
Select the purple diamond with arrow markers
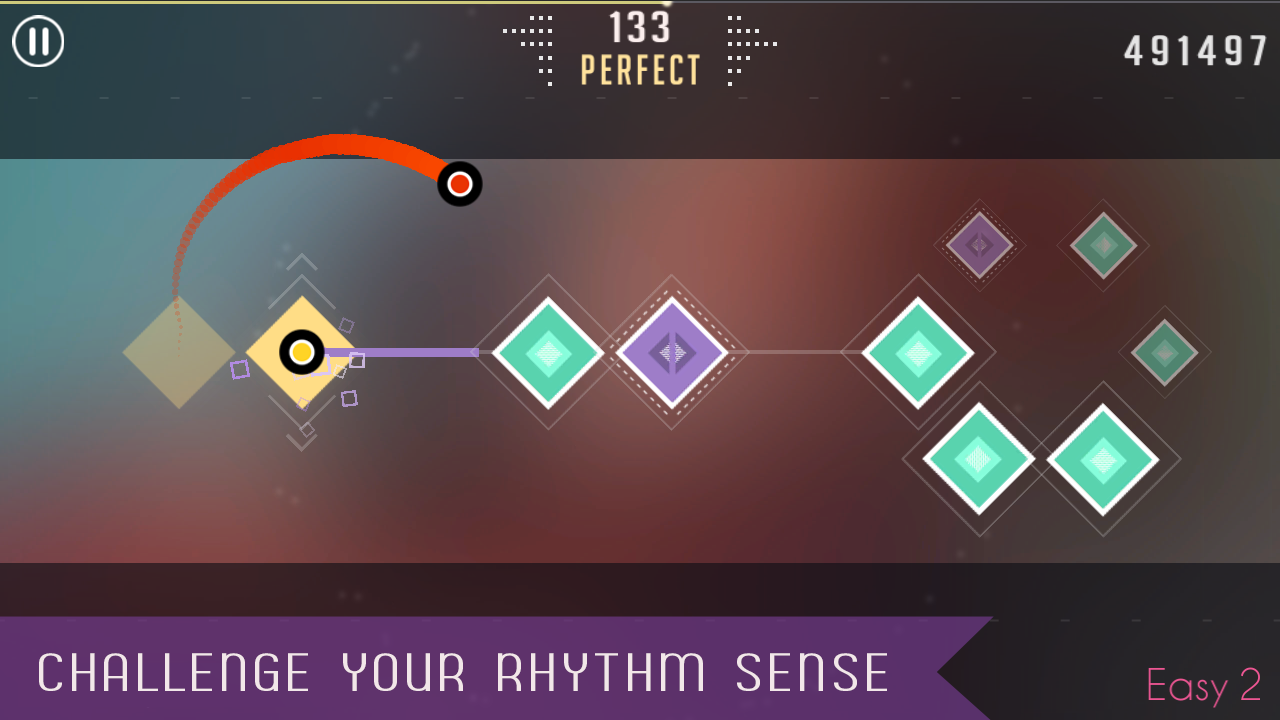point(673,352)
